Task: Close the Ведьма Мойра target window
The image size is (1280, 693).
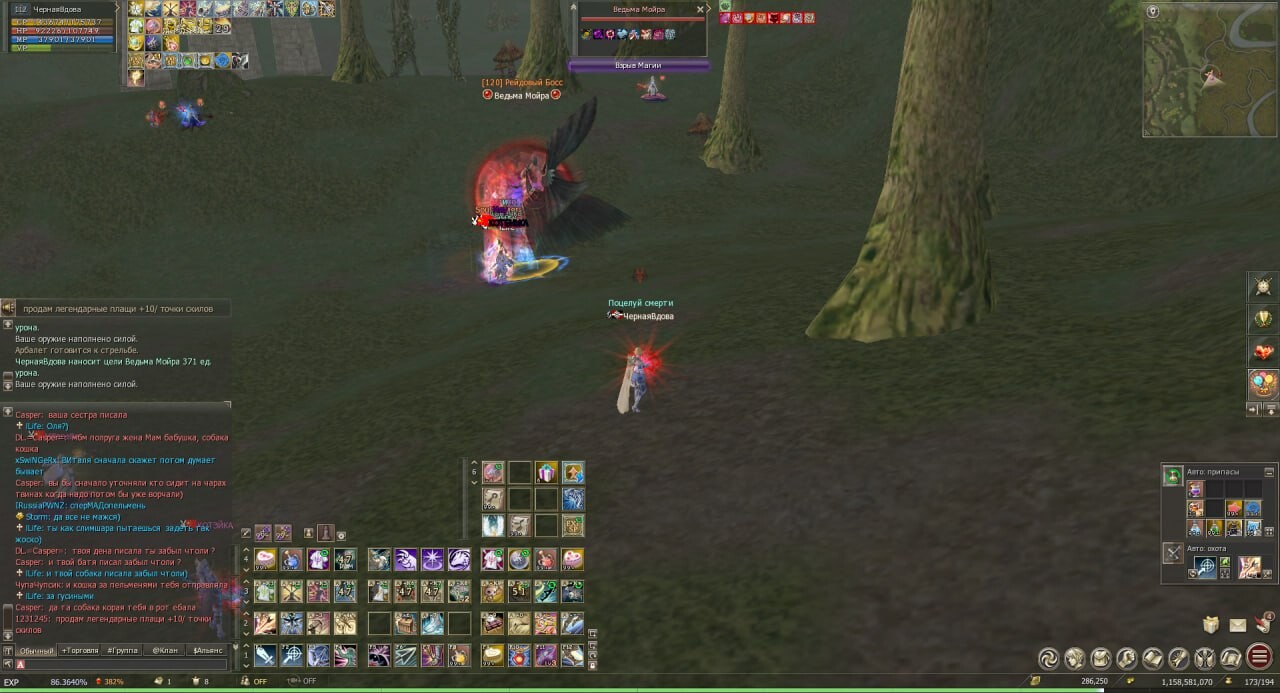Action: (700, 9)
